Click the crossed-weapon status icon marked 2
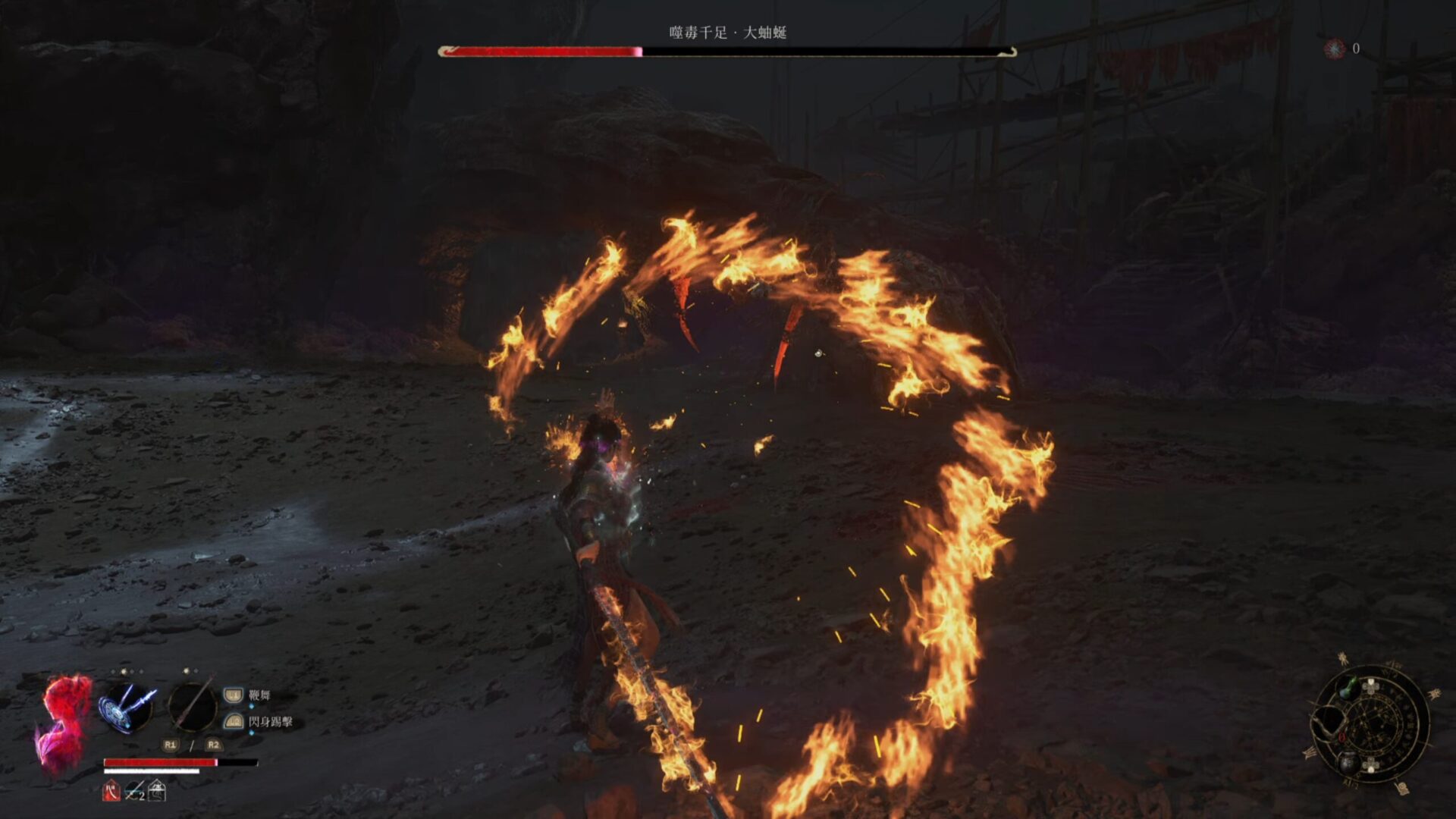Image resolution: width=1456 pixels, height=819 pixels. (x=134, y=791)
